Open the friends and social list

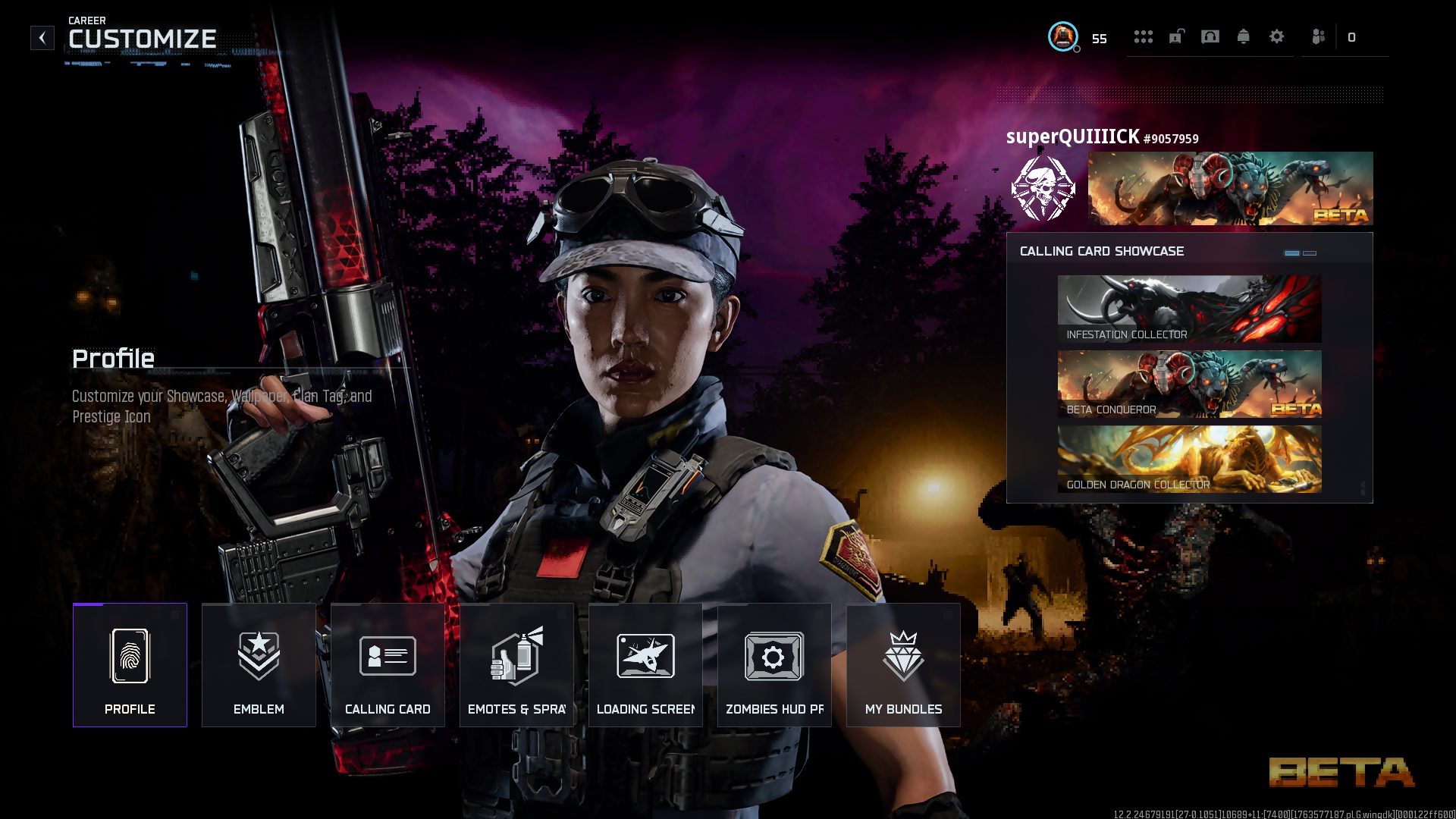(x=1319, y=36)
